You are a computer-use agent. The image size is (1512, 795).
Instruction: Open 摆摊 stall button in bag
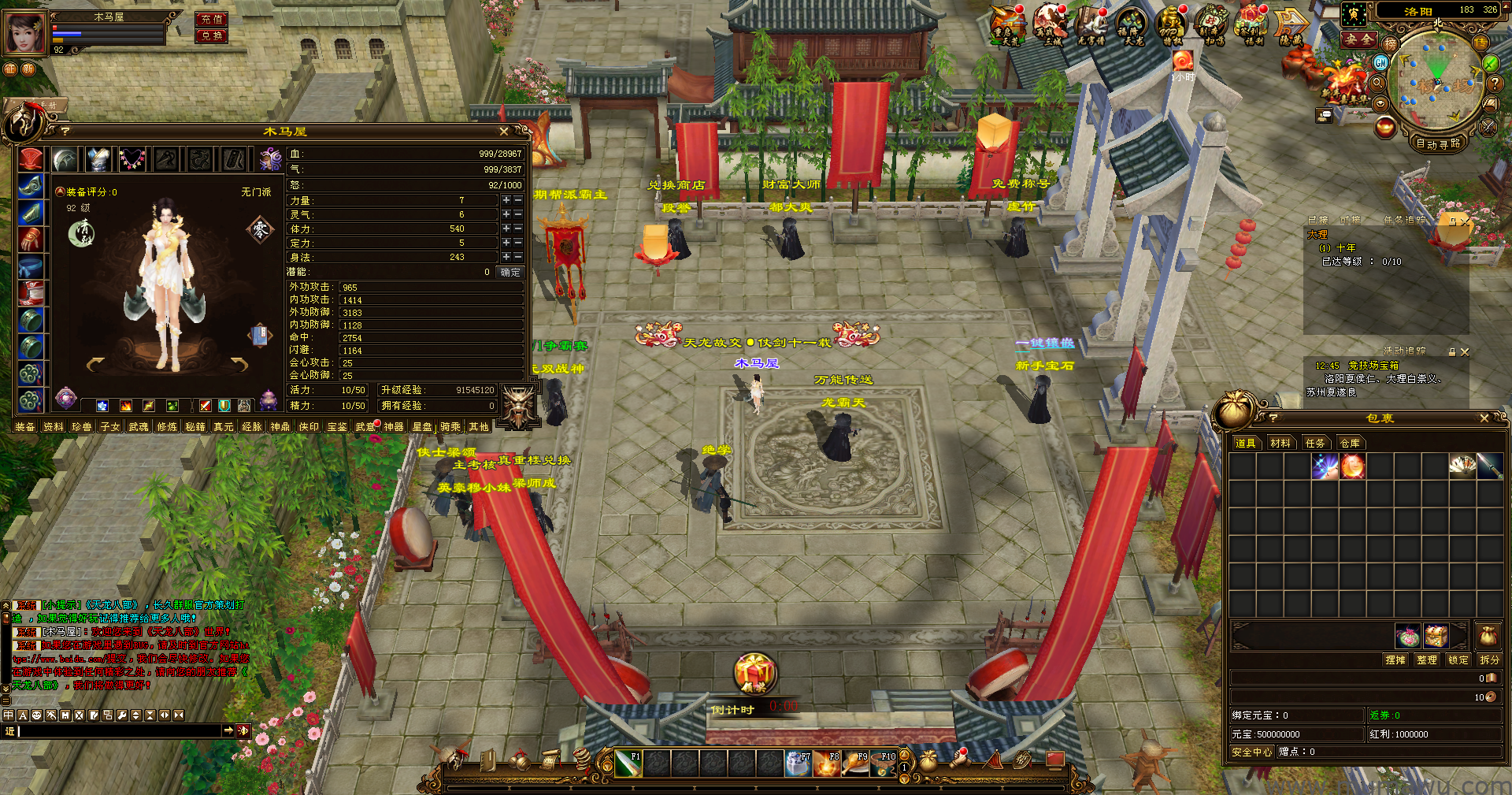point(1395,659)
